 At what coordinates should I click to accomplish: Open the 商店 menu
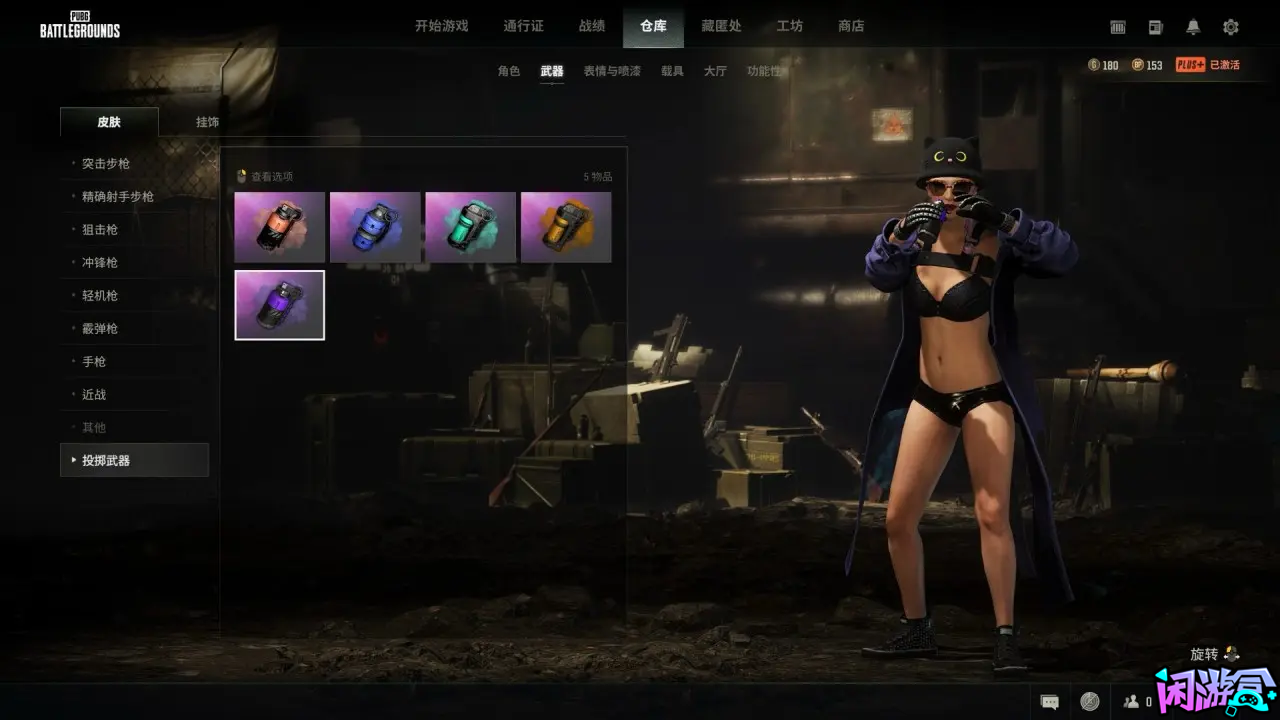click(x=851, y=26)
